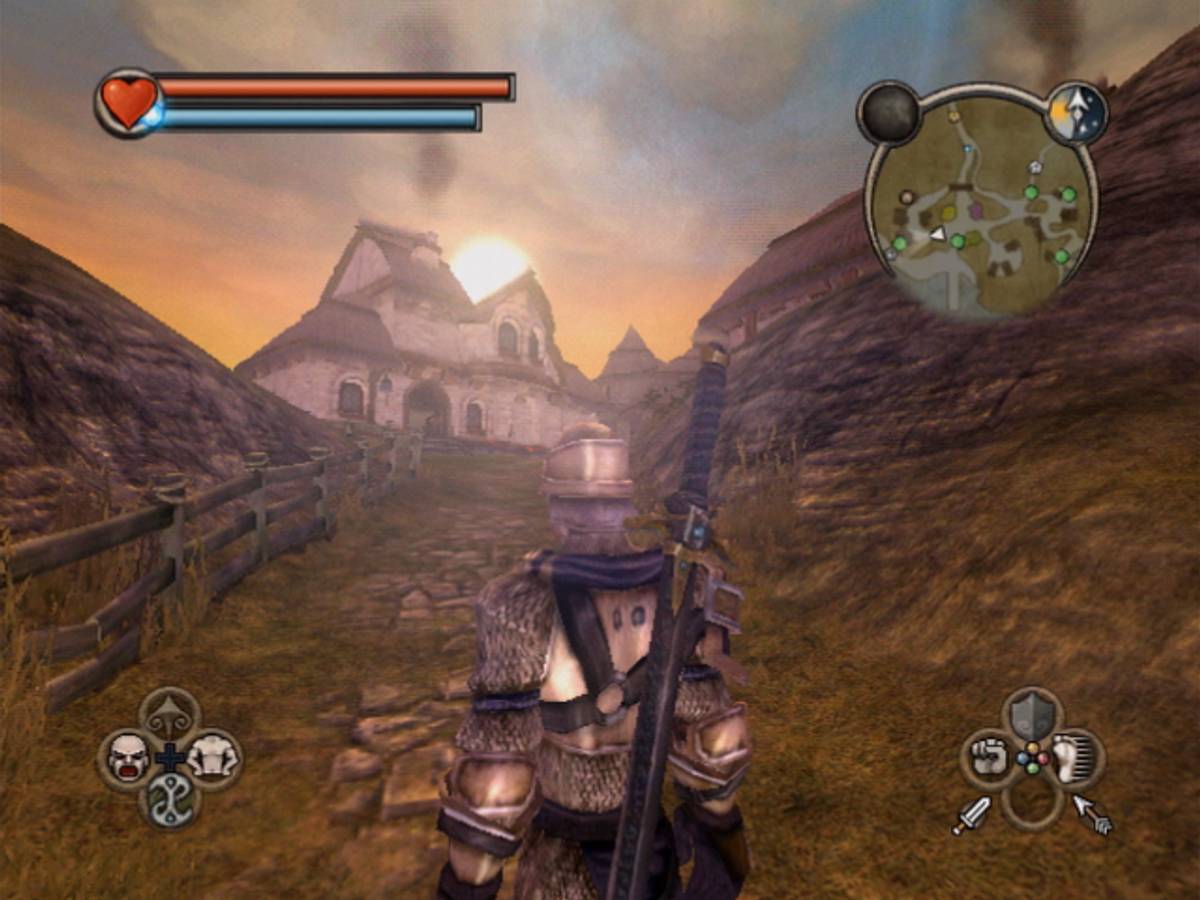Switch to the sword melee weapon
The height and width of the screenshot is (900, 1200).
[971, 815]
